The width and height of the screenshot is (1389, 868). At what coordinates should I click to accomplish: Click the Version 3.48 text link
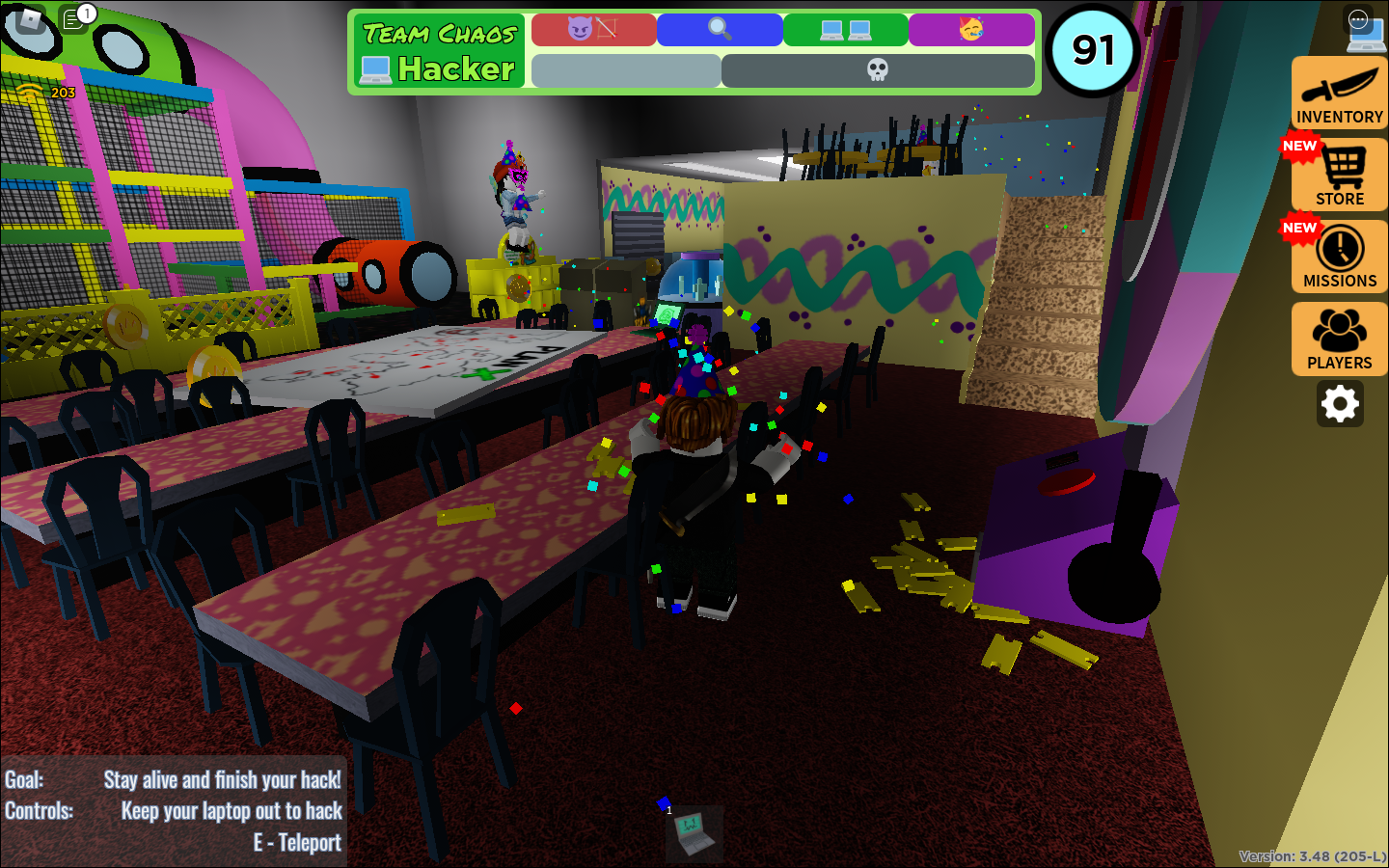coord(1314,854)
